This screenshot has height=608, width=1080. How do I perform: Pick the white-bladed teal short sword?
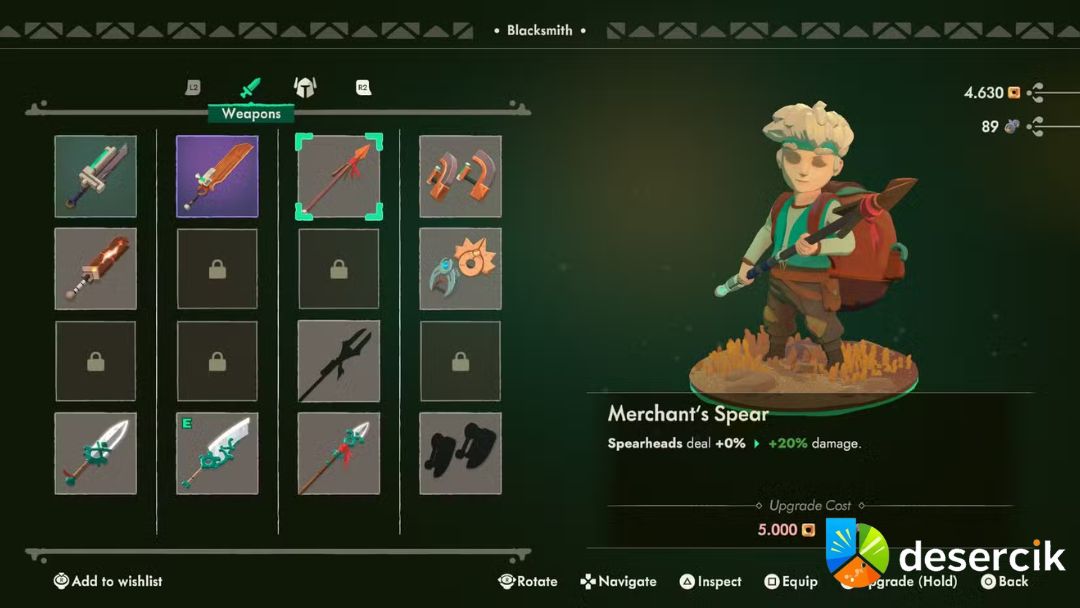[96, 453]
